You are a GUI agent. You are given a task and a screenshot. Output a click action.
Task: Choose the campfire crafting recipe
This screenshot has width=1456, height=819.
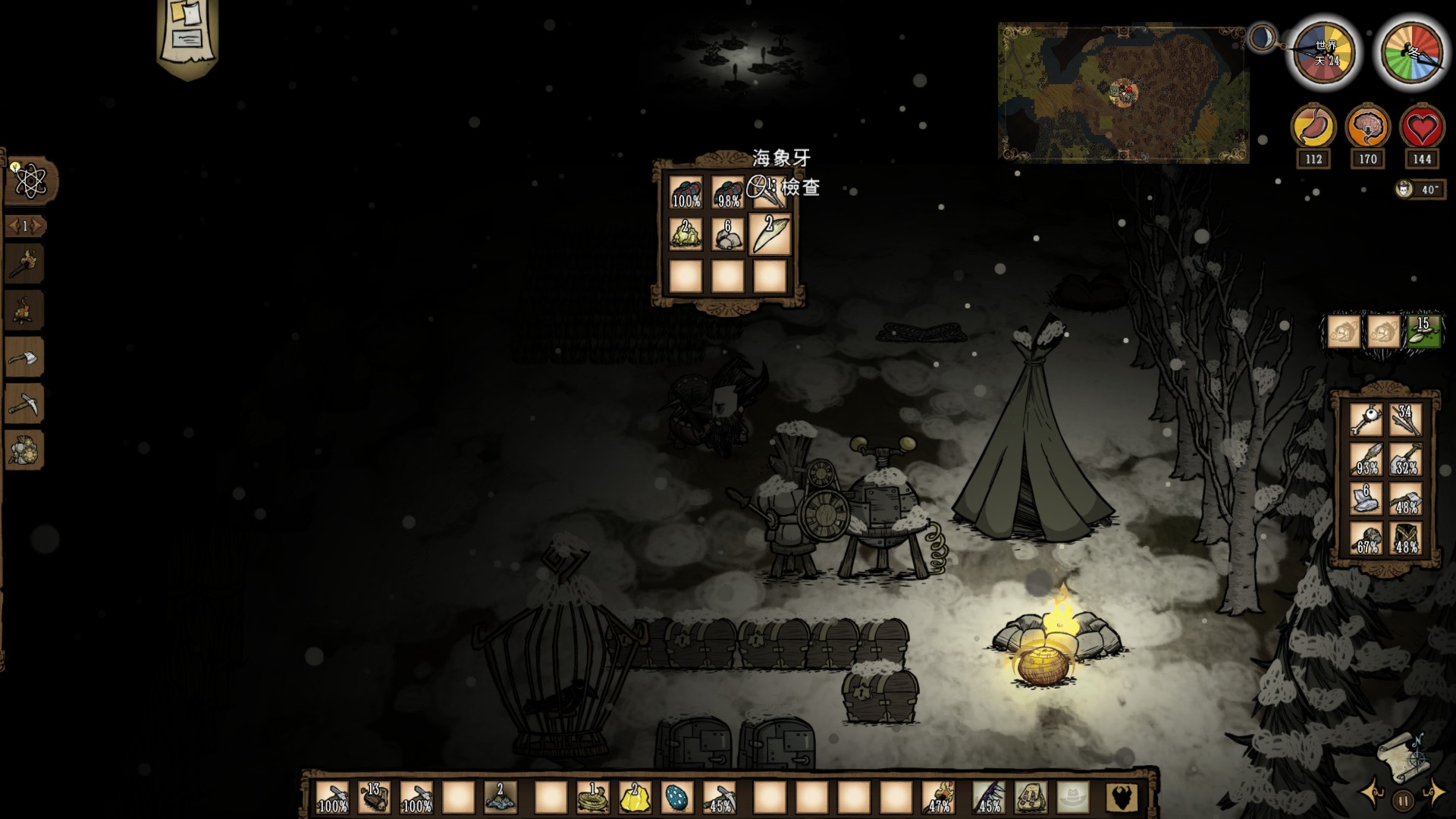(x=24, y=311)
